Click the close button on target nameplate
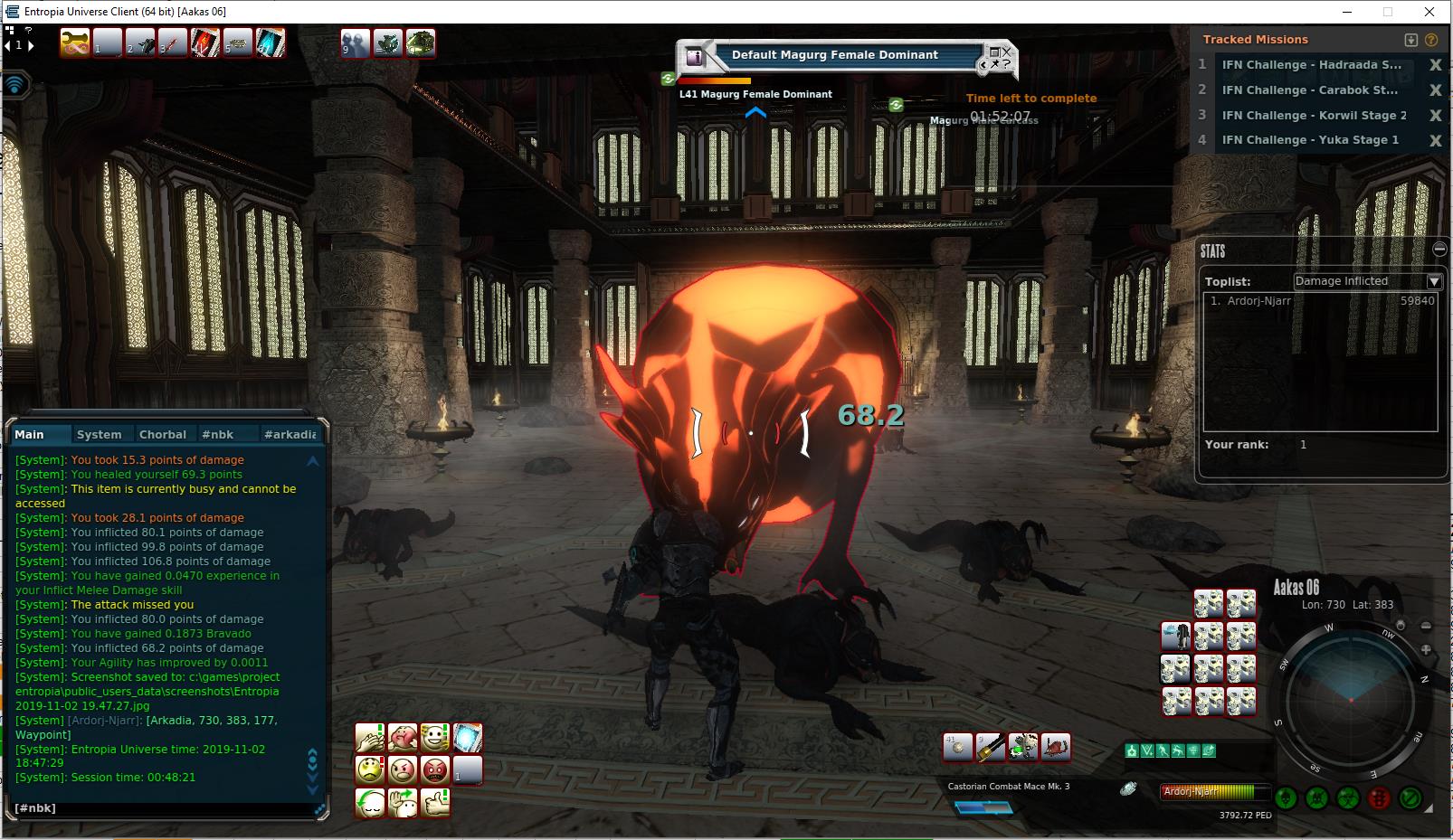The width and height of the screenshot is (1453, 840). [x=1006, y=52]
